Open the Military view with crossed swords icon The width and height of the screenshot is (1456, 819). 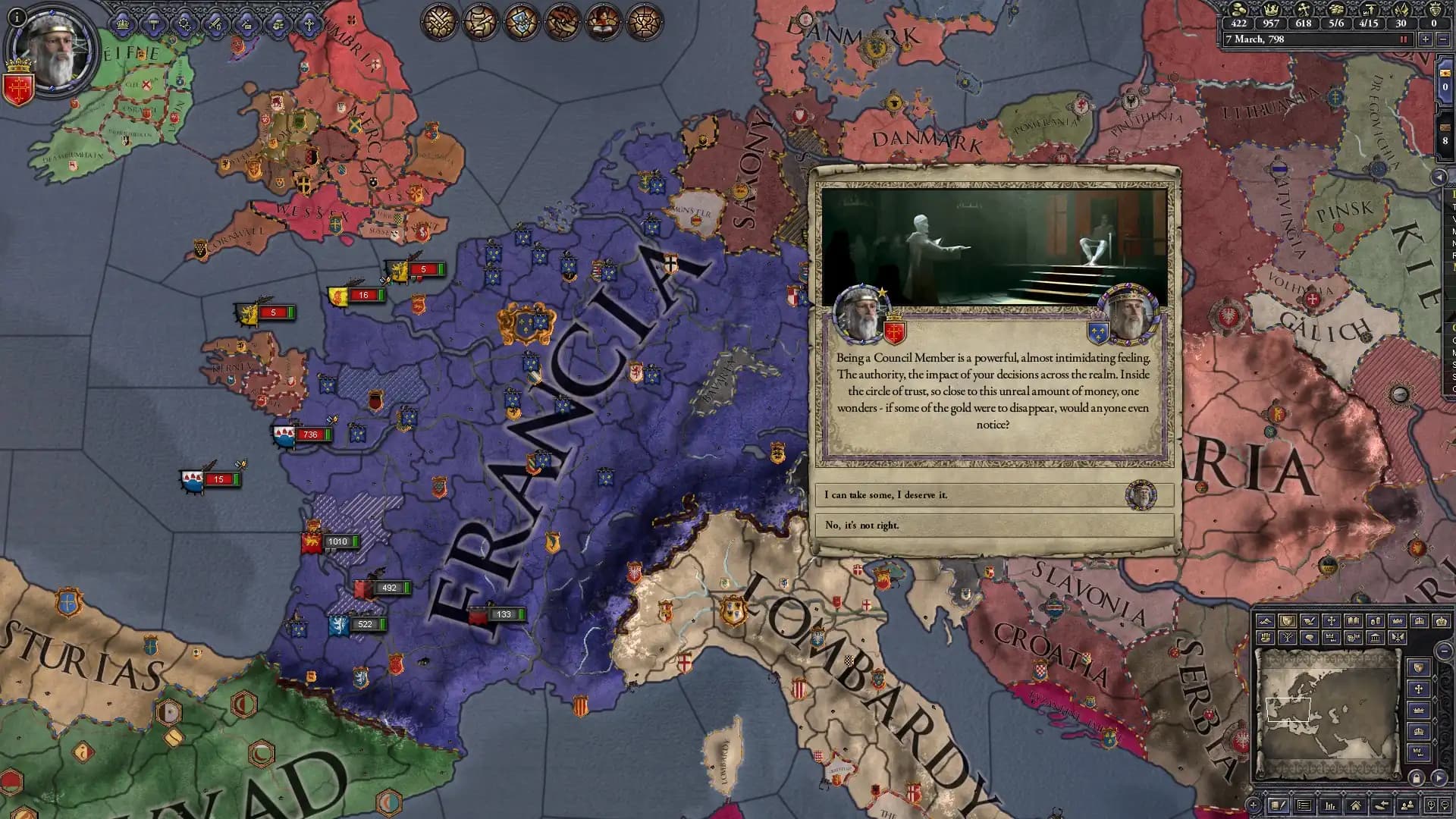coord(438,20)
